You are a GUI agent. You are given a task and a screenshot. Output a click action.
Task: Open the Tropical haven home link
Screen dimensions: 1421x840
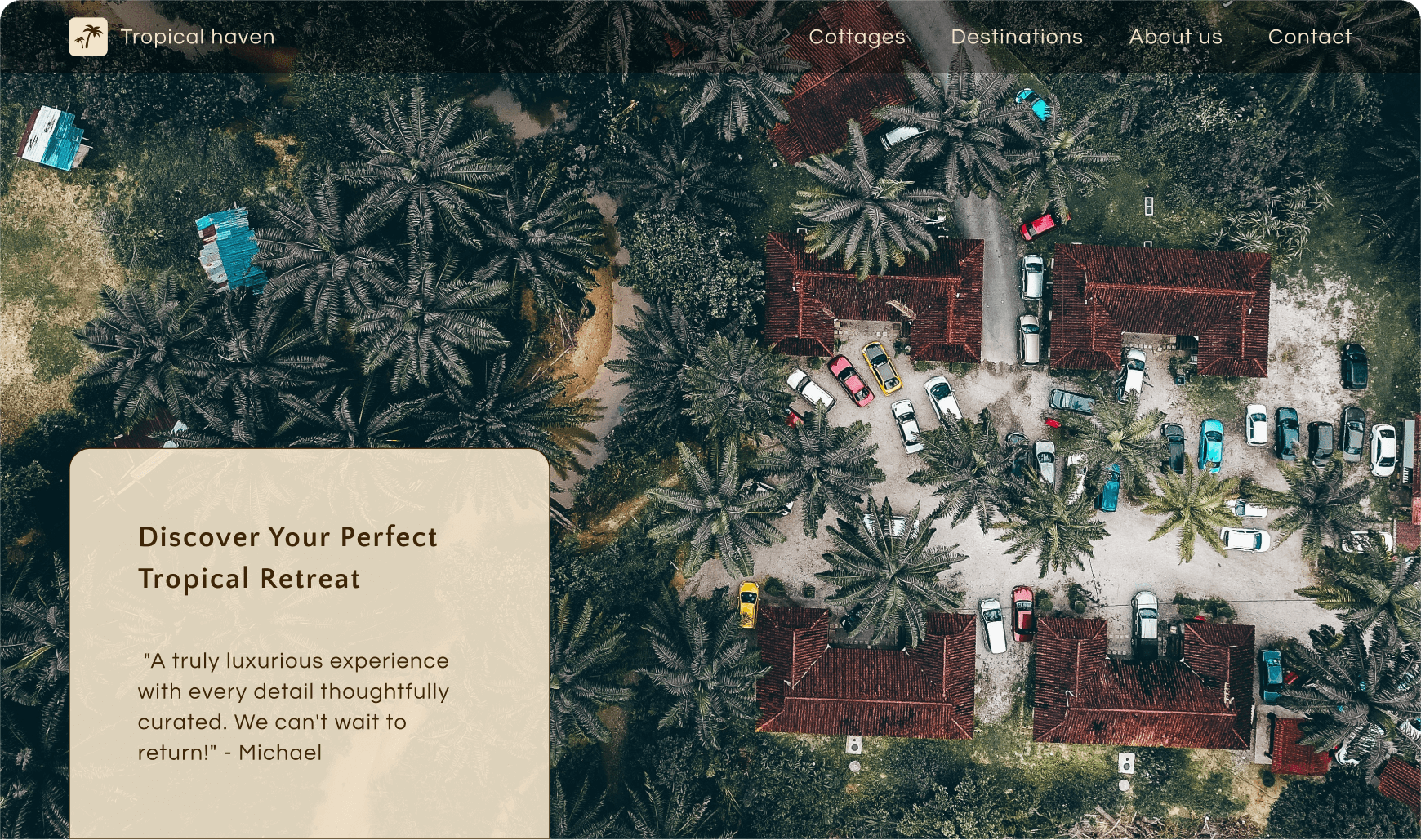(198, 37)
